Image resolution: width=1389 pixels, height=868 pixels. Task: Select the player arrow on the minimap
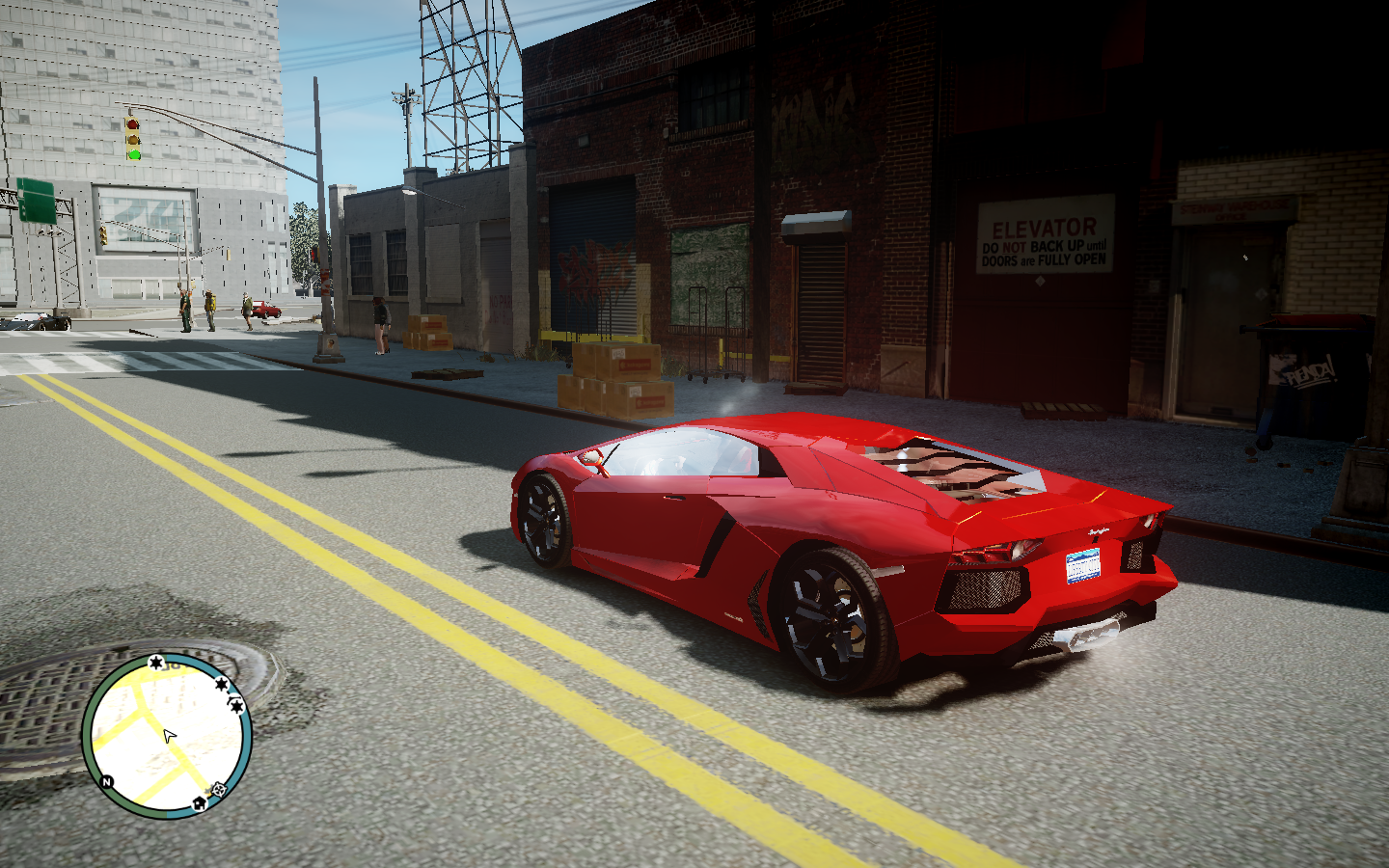point(170,737)
